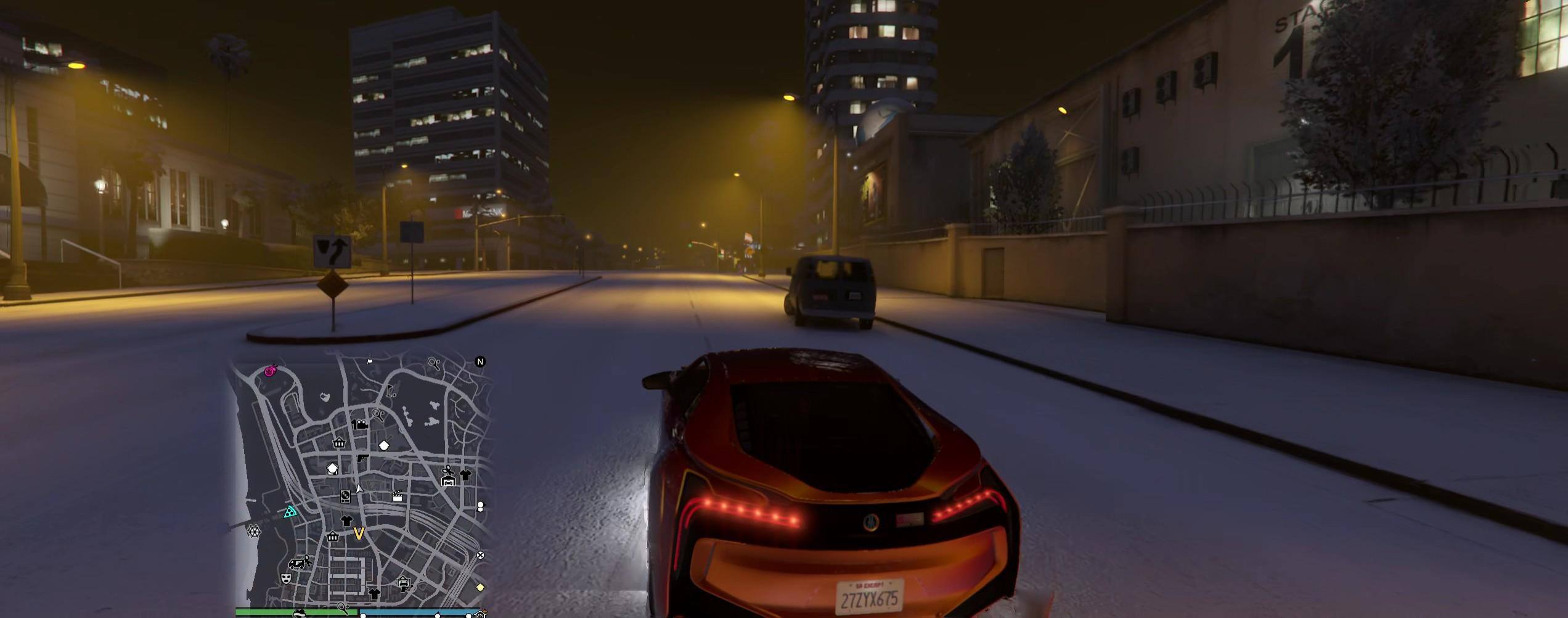
Task: Select the cyan pizza slice marker
Action: [290, 511]
